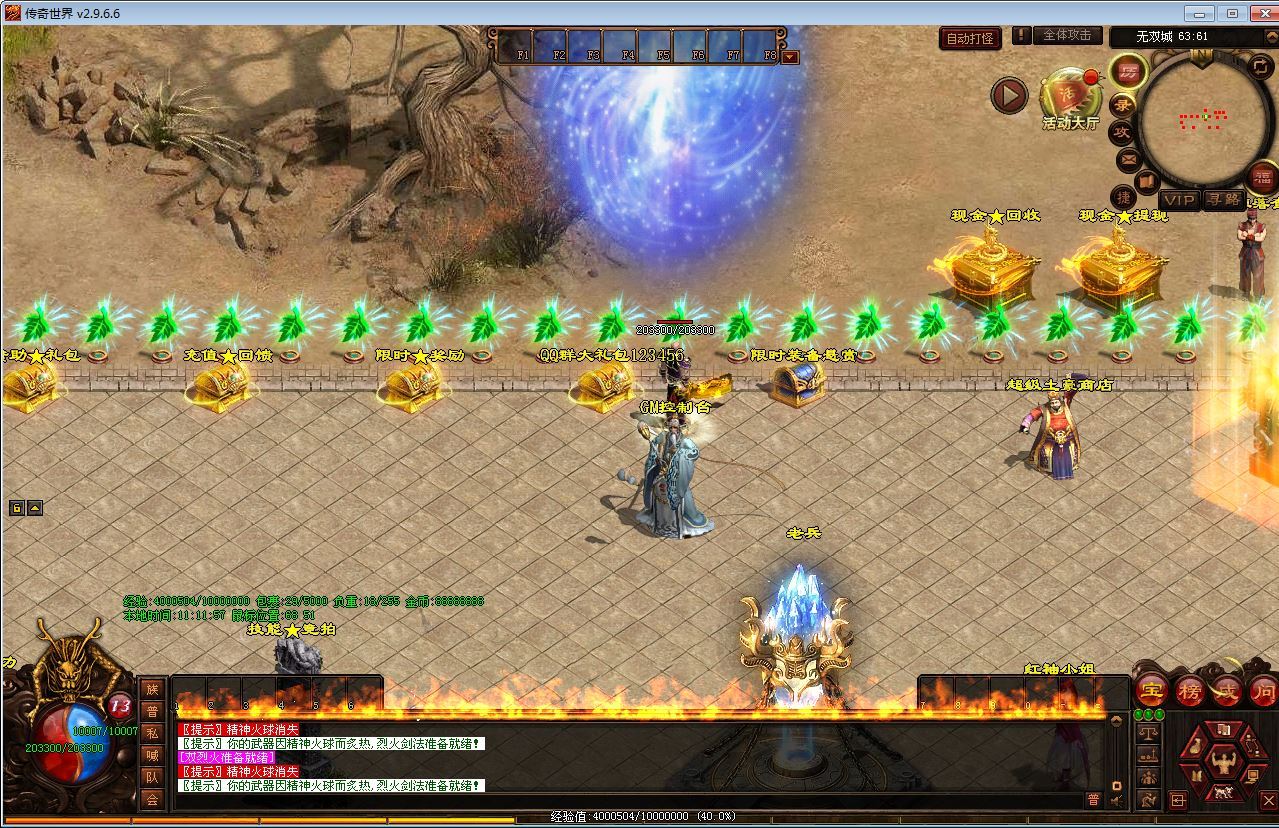Open the trade scales icon
The height and width of the screenshot is (828, 1279).
[x=1149, y=733]
